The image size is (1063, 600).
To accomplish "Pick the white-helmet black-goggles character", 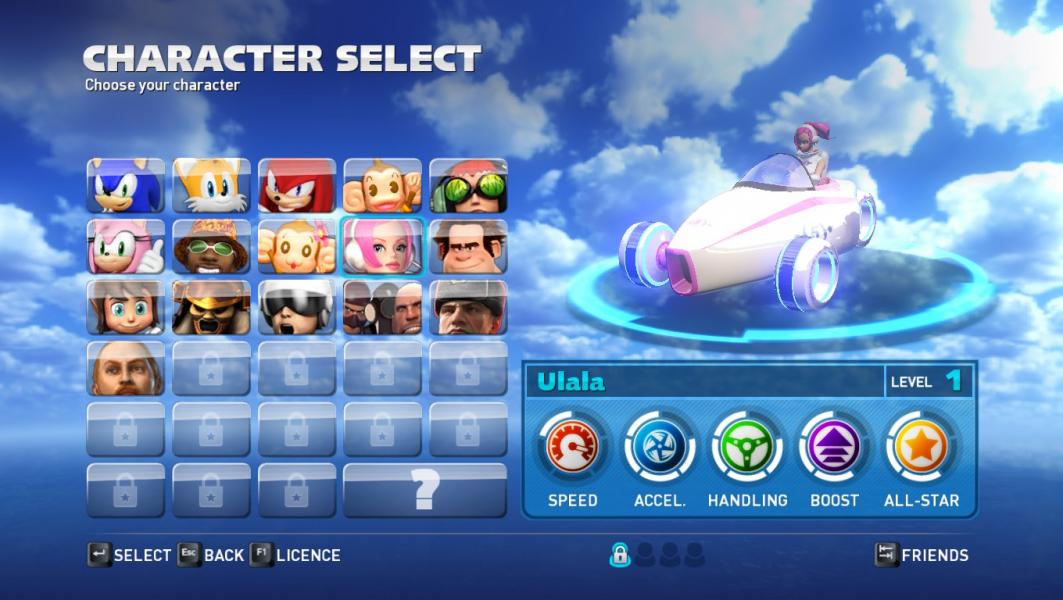I will [x=297, y=308].
